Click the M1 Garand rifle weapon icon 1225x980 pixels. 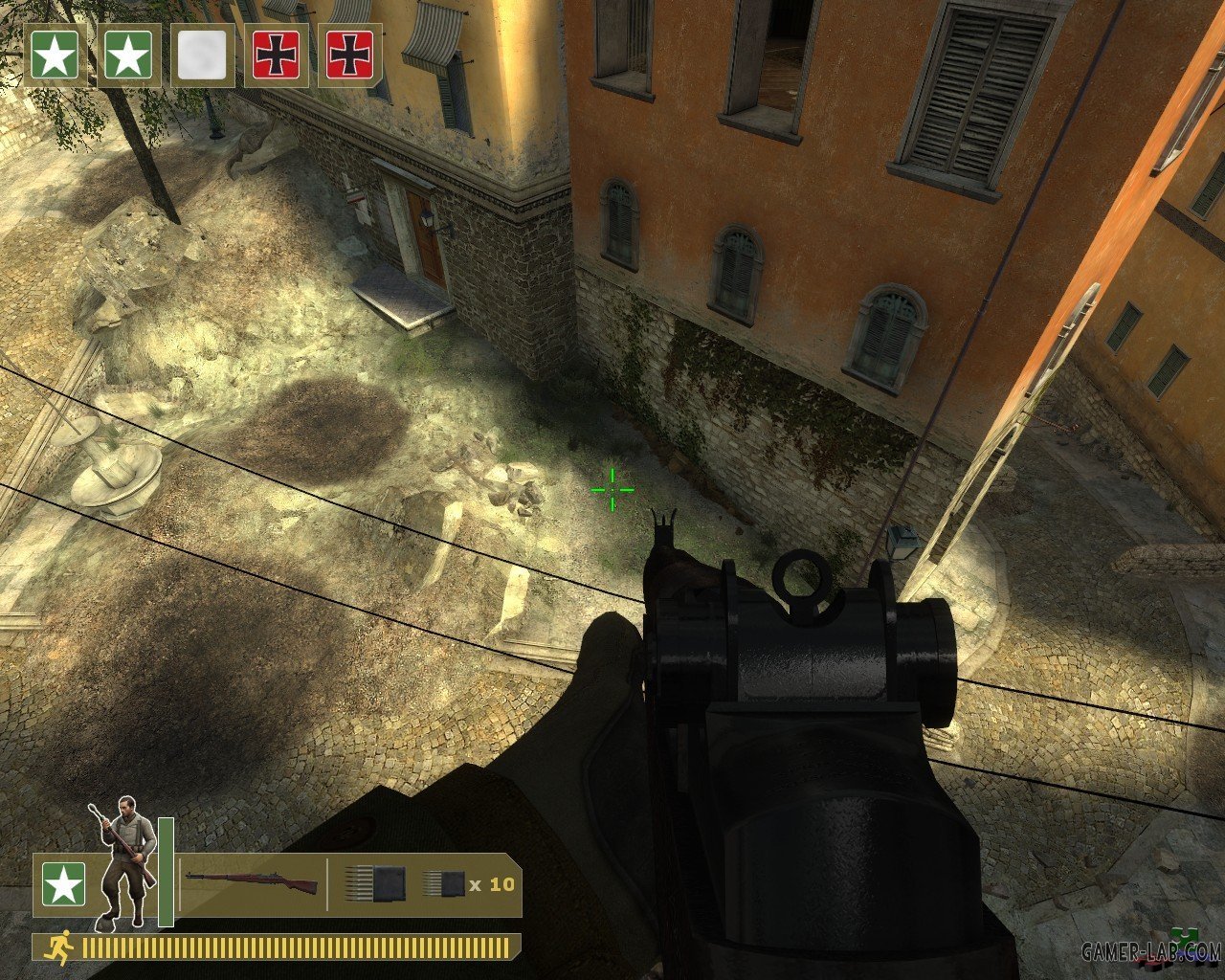coord(251,882)
